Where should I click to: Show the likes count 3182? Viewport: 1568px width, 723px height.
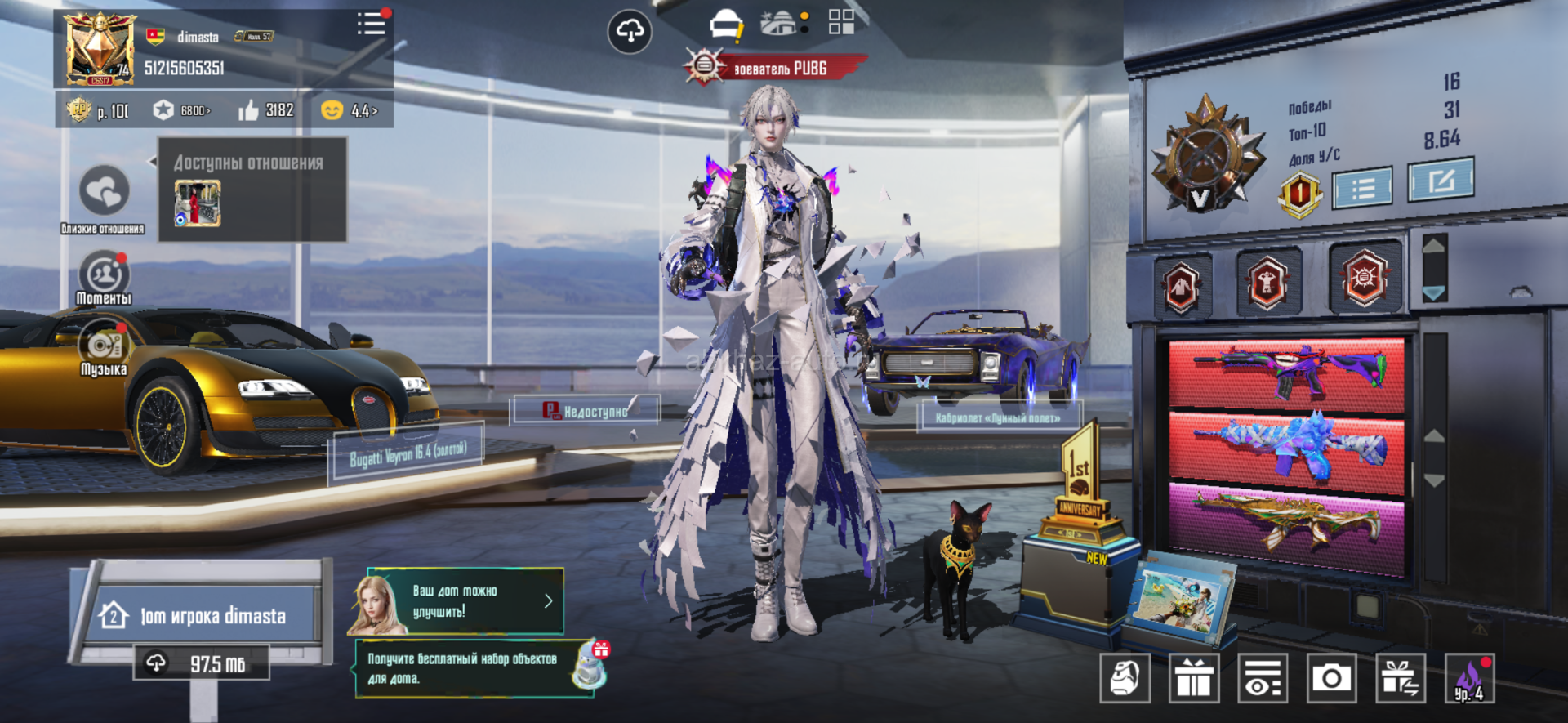[x=266, y=110]
